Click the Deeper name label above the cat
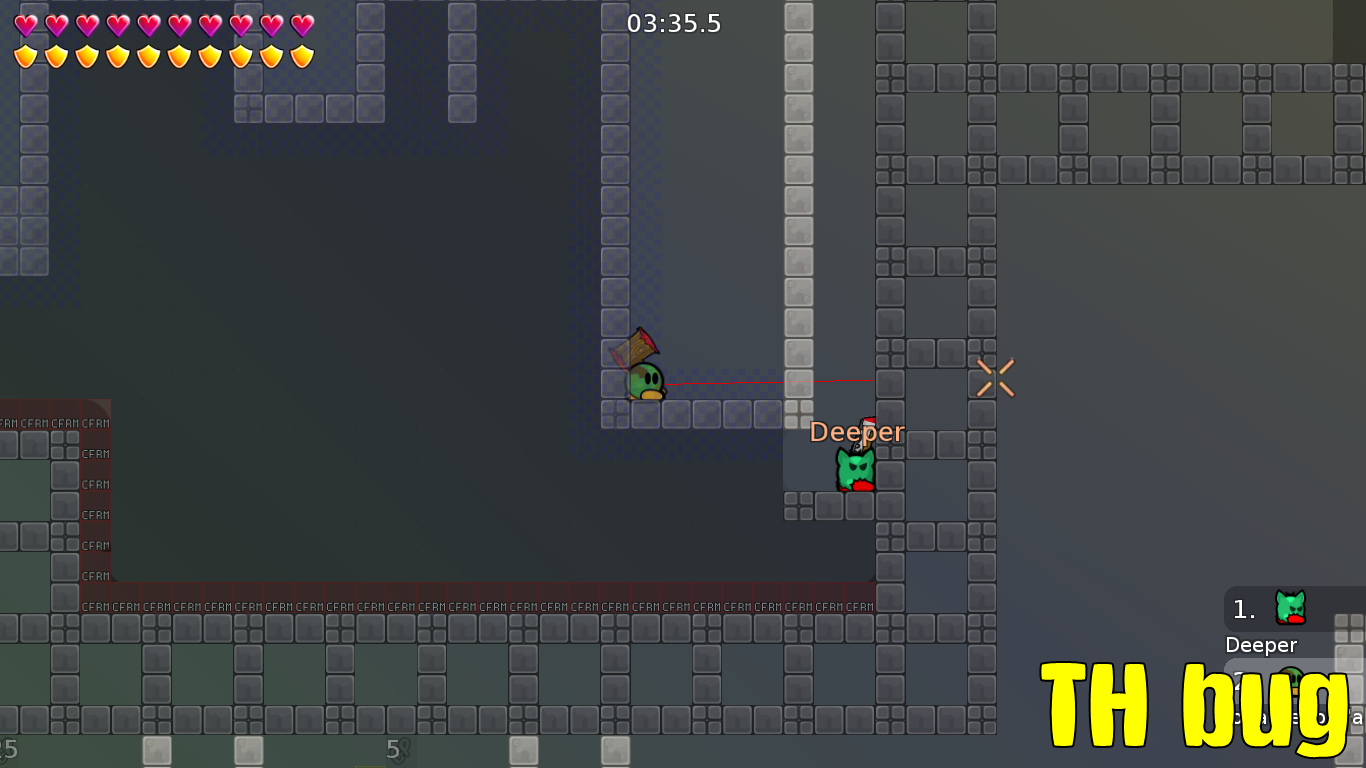 pyautogui.click(x=857, y=431)
